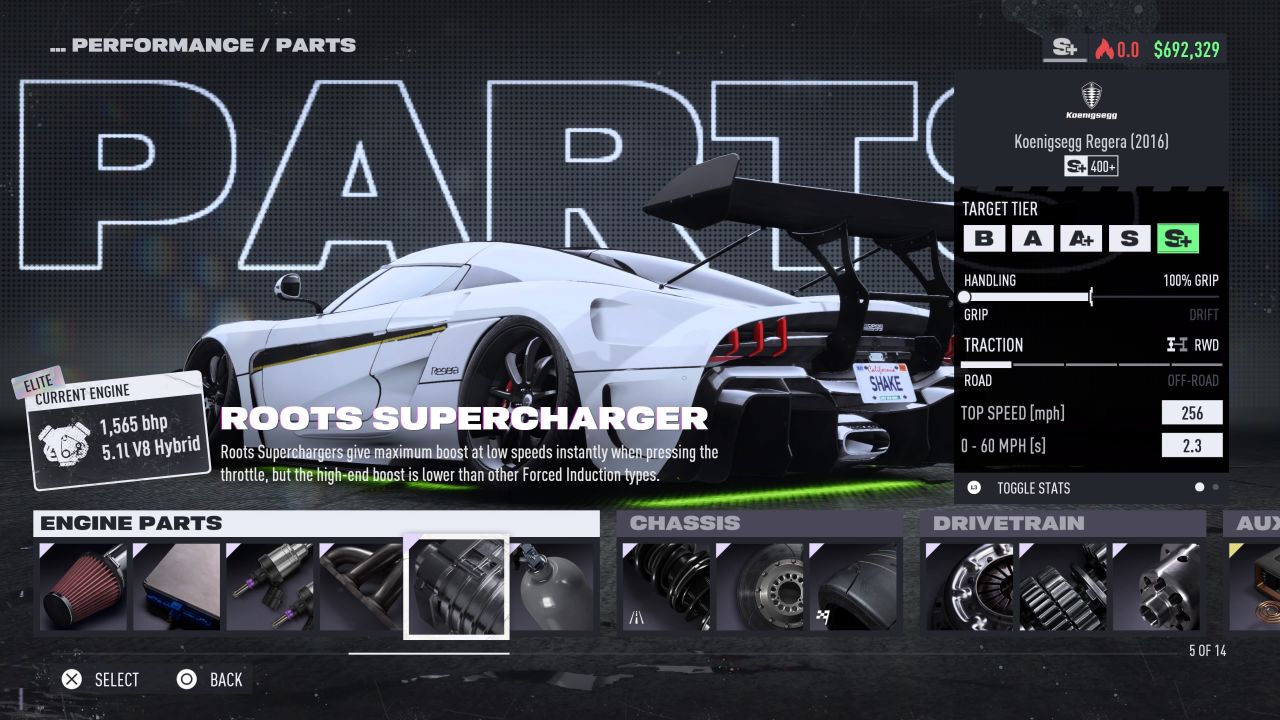Expand the Koenigsegg Regera car info card

click(1093, 141)
